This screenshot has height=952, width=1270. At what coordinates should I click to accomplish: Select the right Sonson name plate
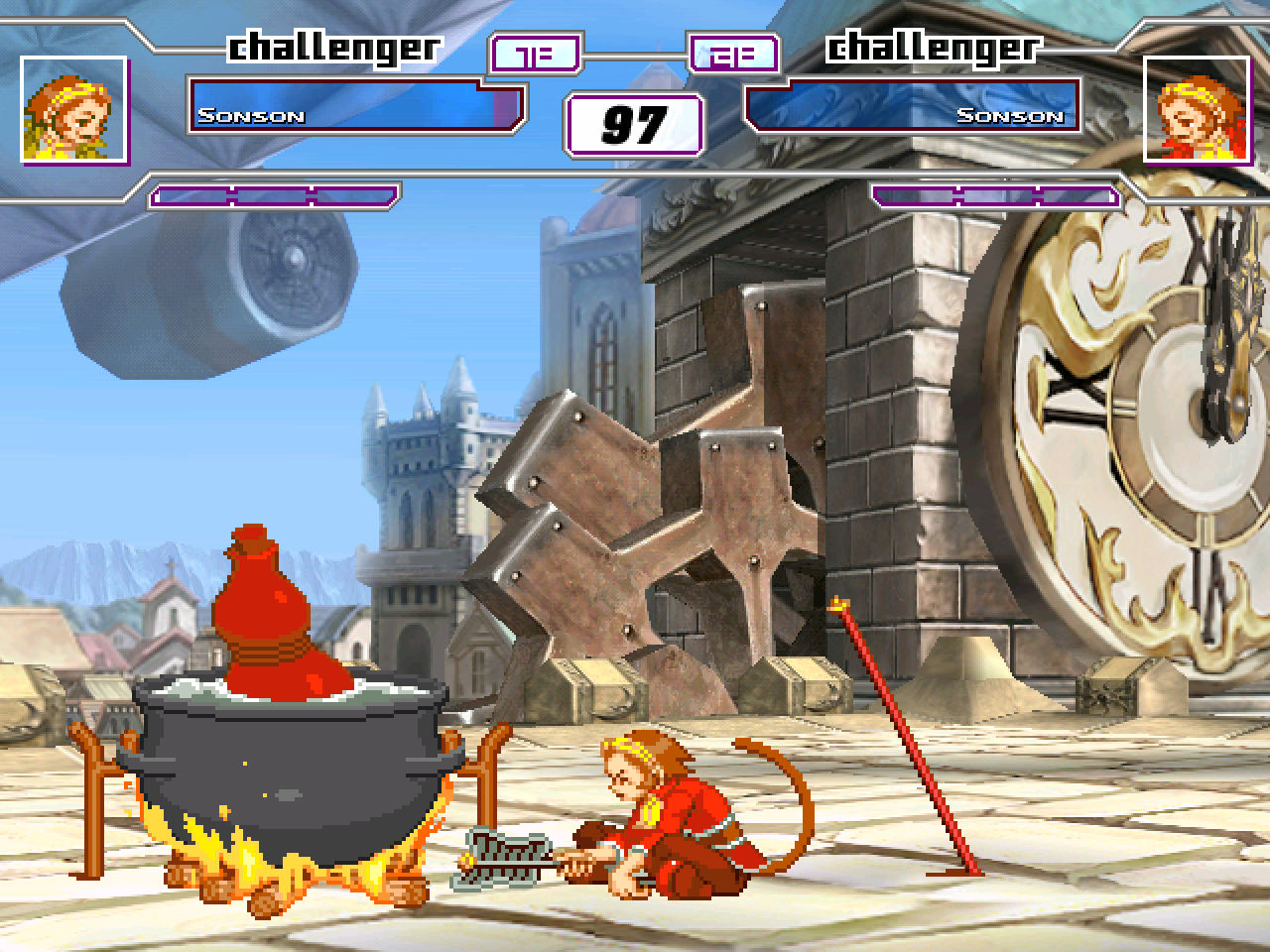pos(1010,114)
